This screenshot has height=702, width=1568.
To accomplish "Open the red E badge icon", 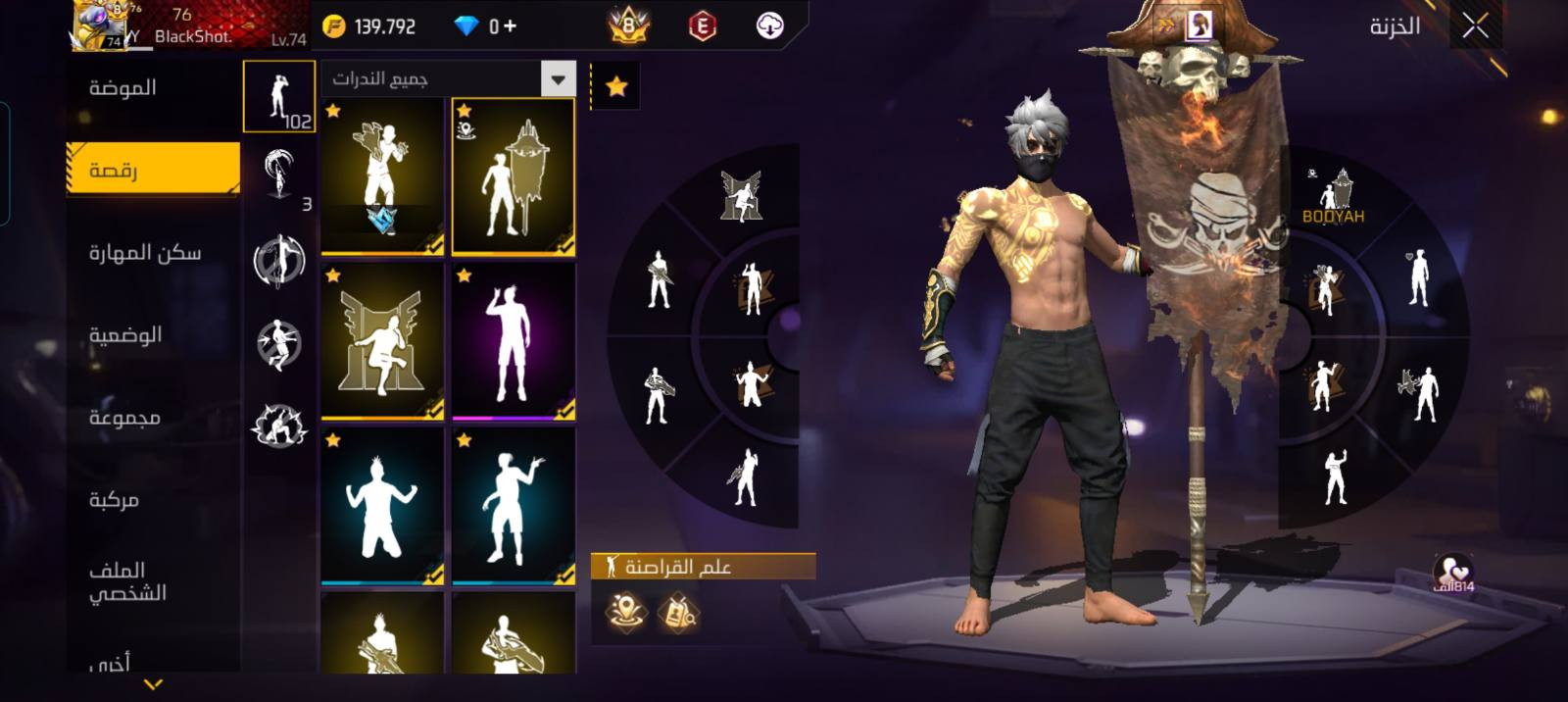I will pos(702,26).
